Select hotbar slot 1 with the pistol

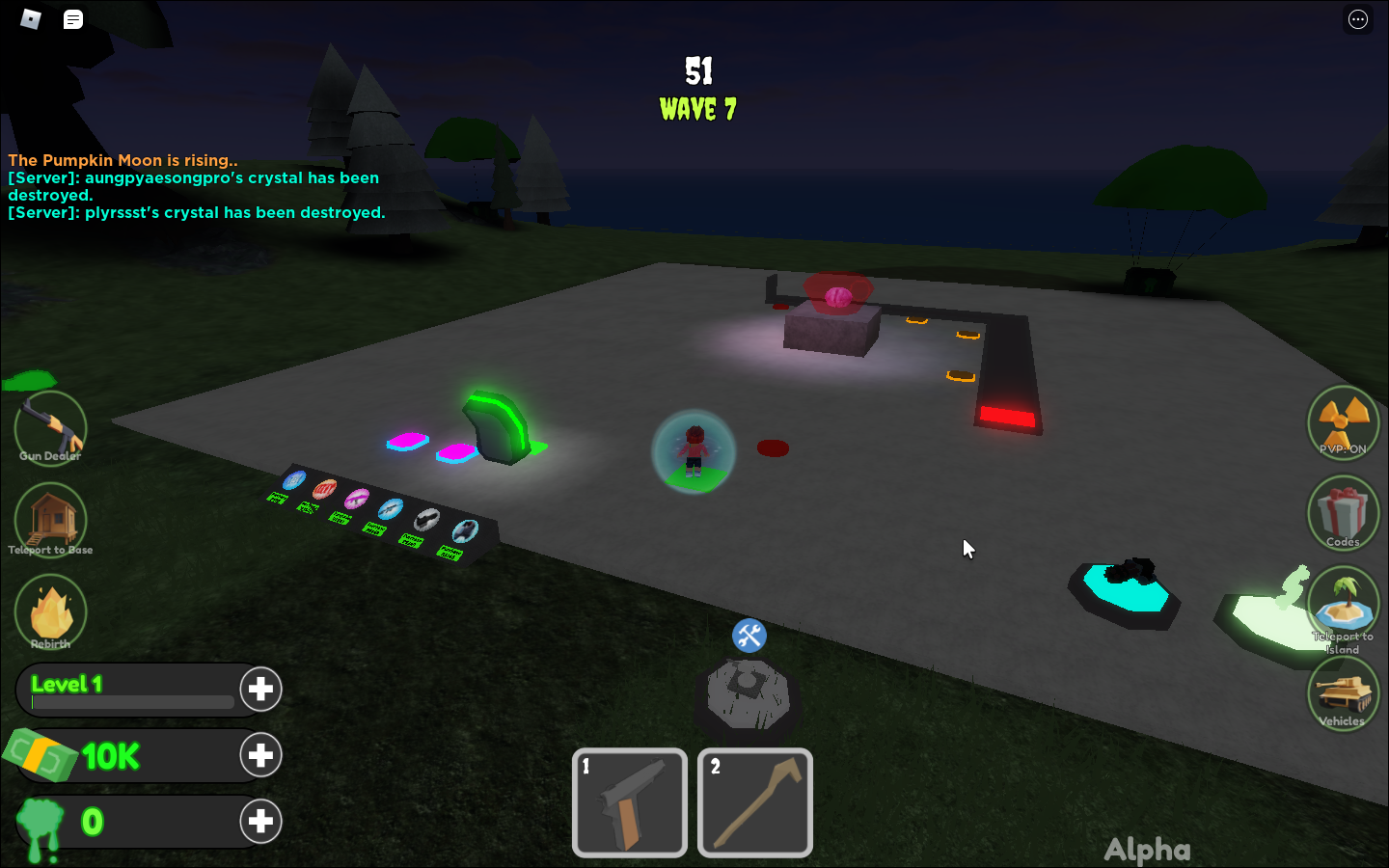629,802
